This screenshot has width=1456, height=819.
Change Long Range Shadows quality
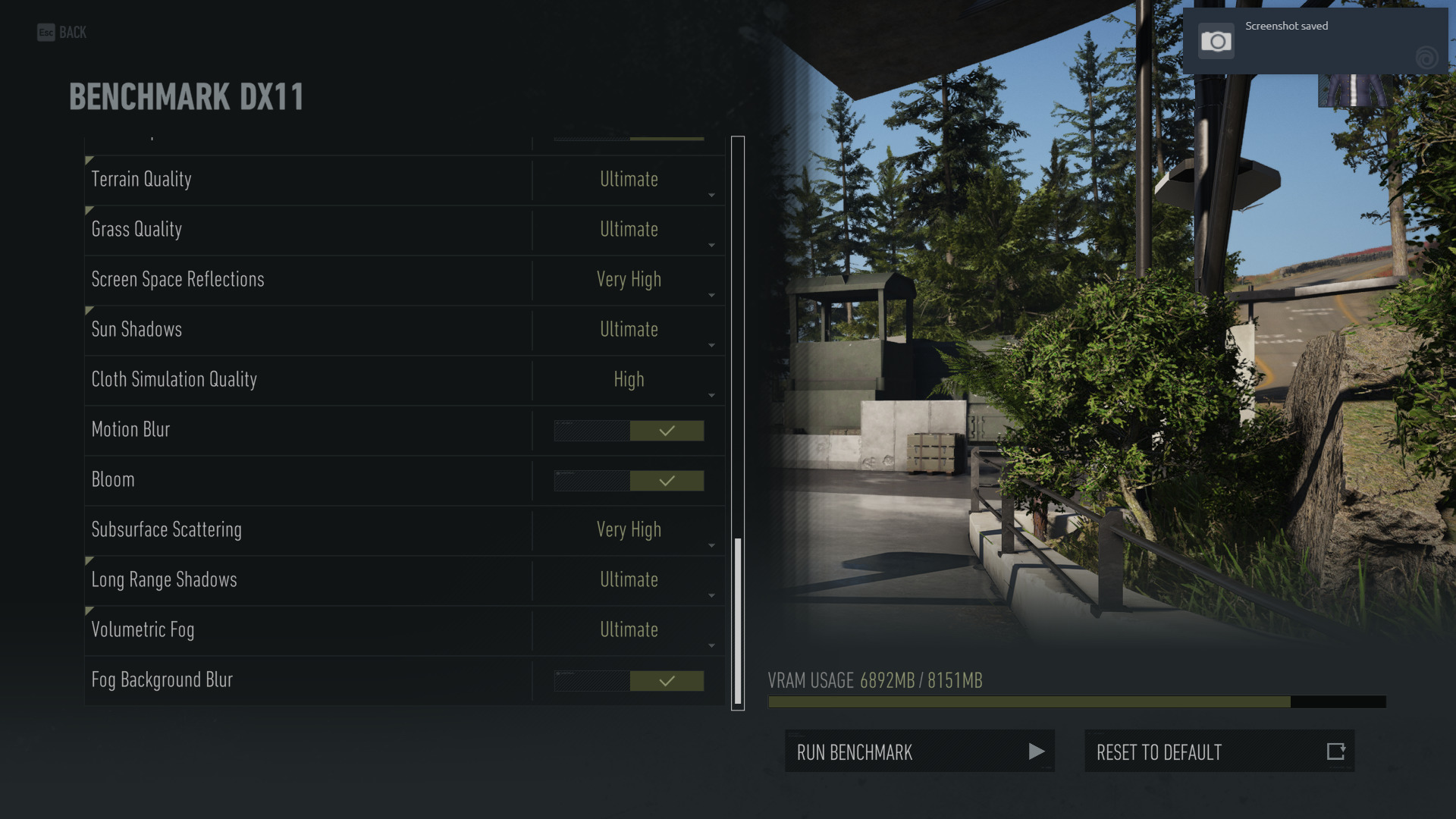(629, 580)
